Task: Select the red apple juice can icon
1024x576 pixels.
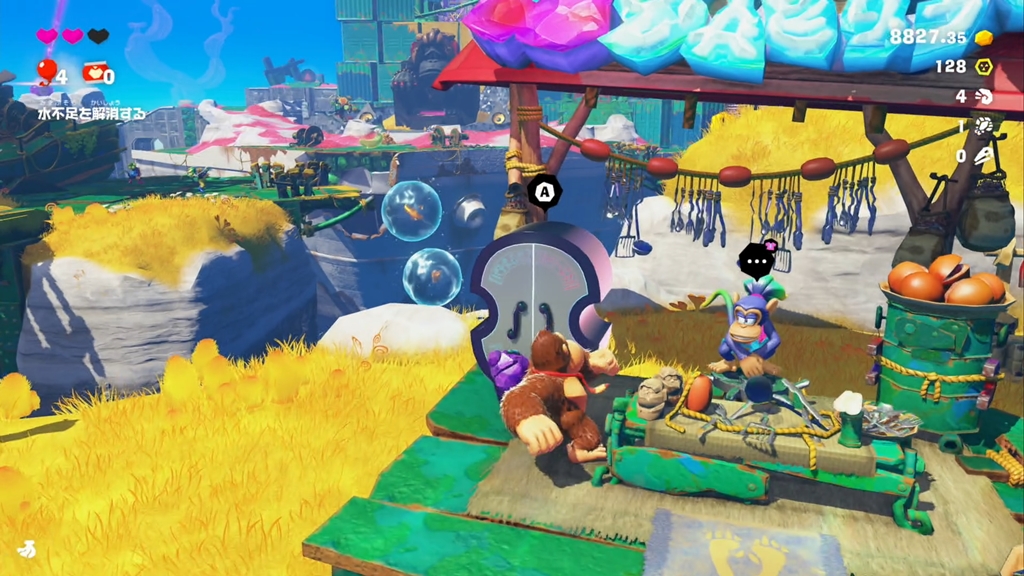Action: [94, 71]
